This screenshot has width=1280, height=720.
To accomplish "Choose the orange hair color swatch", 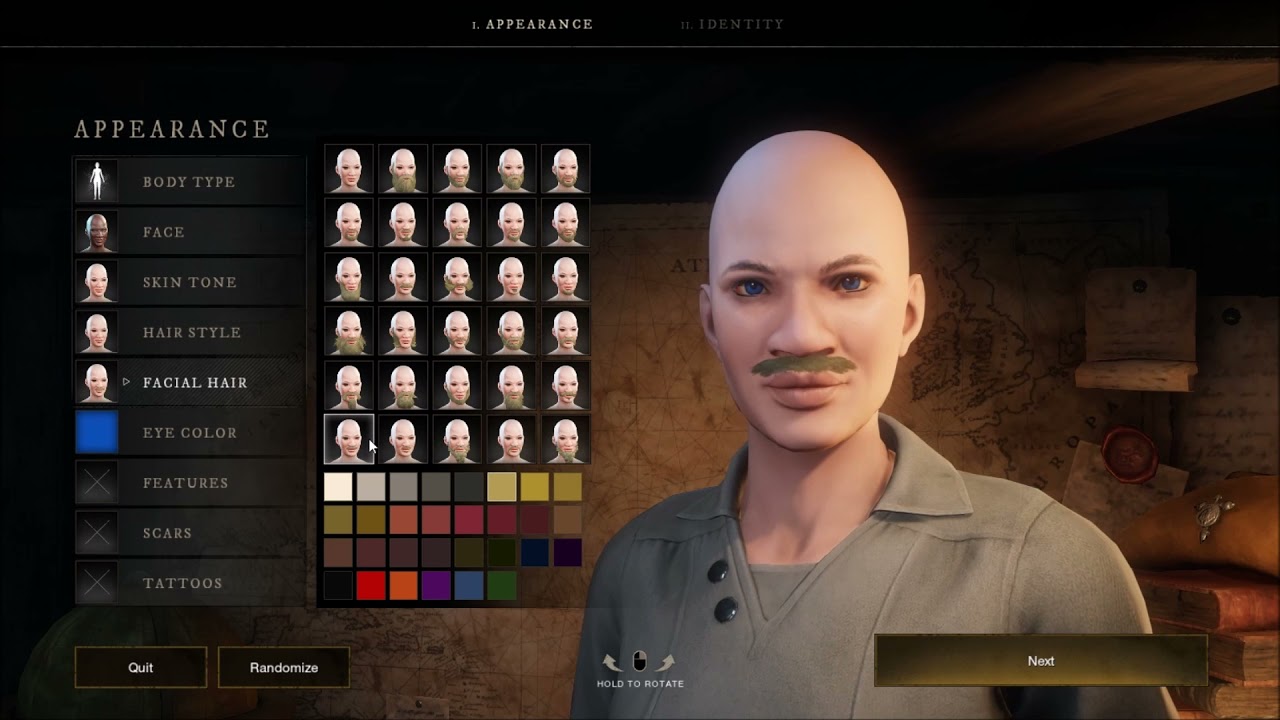I will 403,585.
